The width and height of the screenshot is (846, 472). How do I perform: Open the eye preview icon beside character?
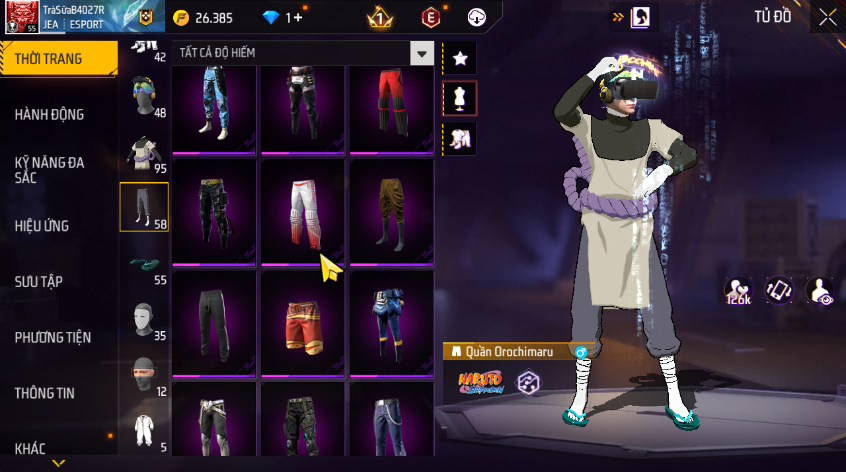coord(820,291)
